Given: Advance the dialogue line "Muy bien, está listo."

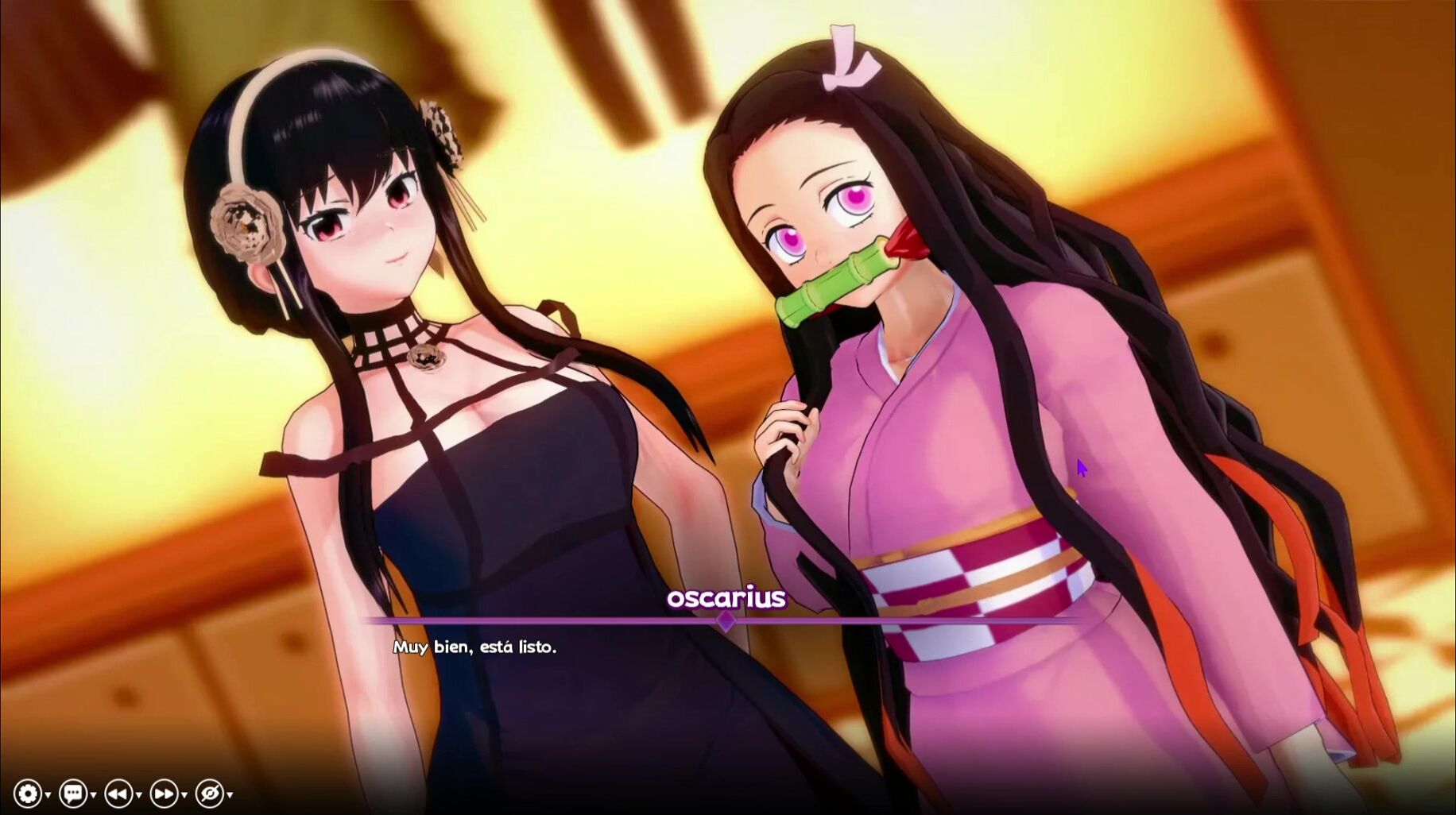Looking at the screenshot, I should pos(474,647).
